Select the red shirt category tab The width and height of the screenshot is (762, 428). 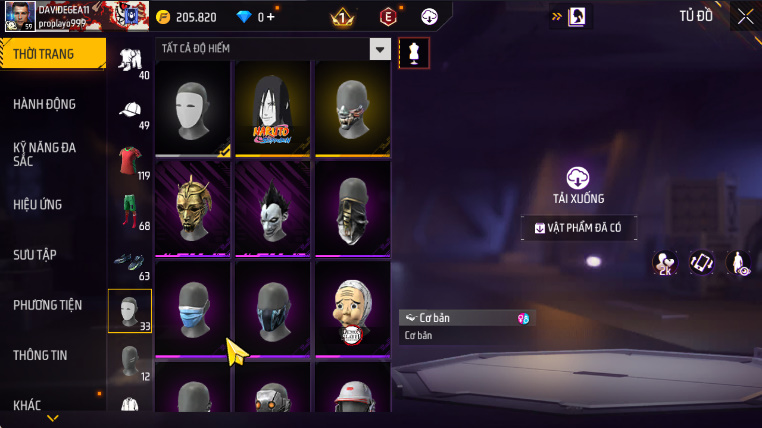130,163
